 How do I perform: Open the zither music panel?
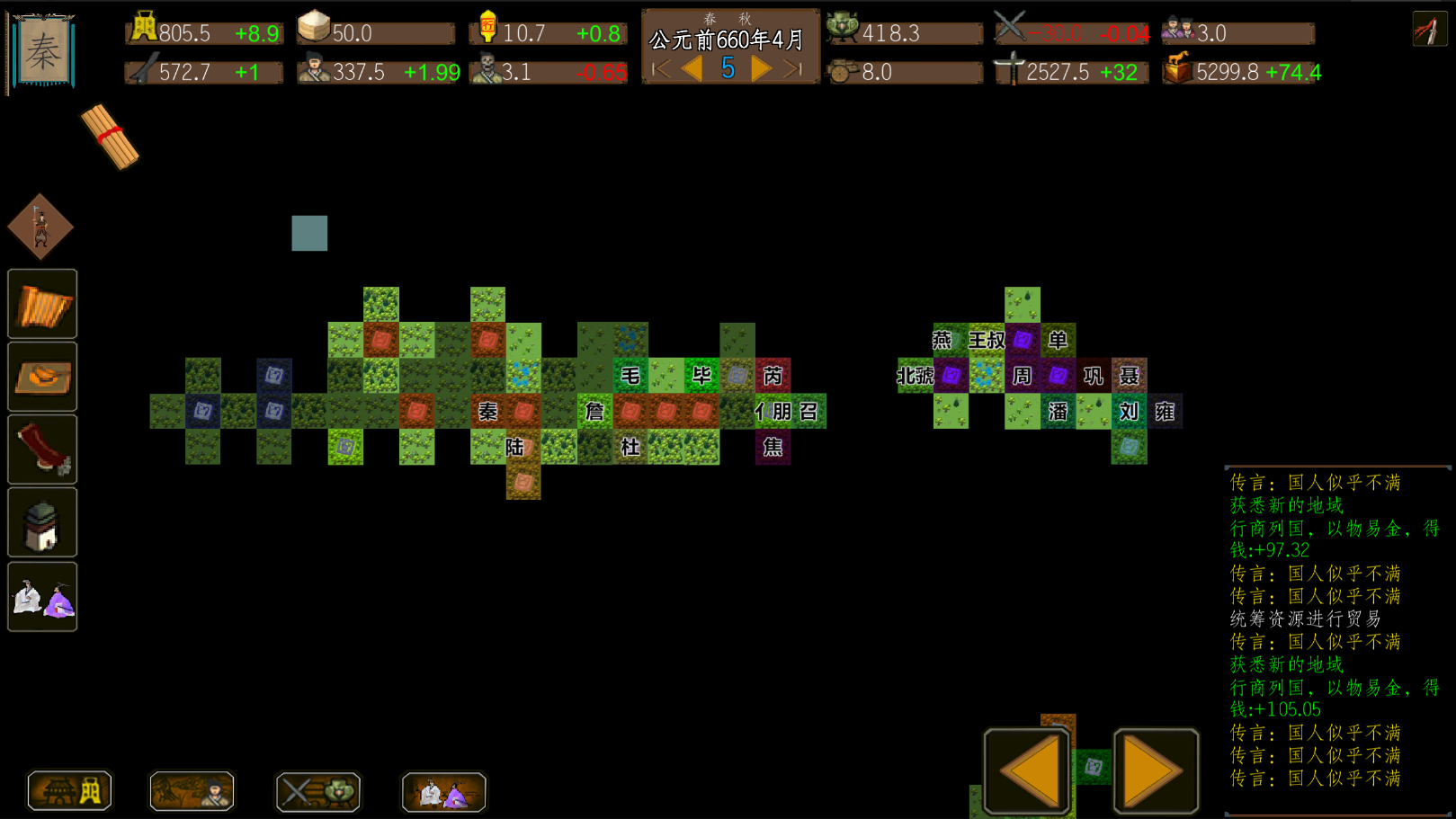pyautogui.click(x=42, y=305)
